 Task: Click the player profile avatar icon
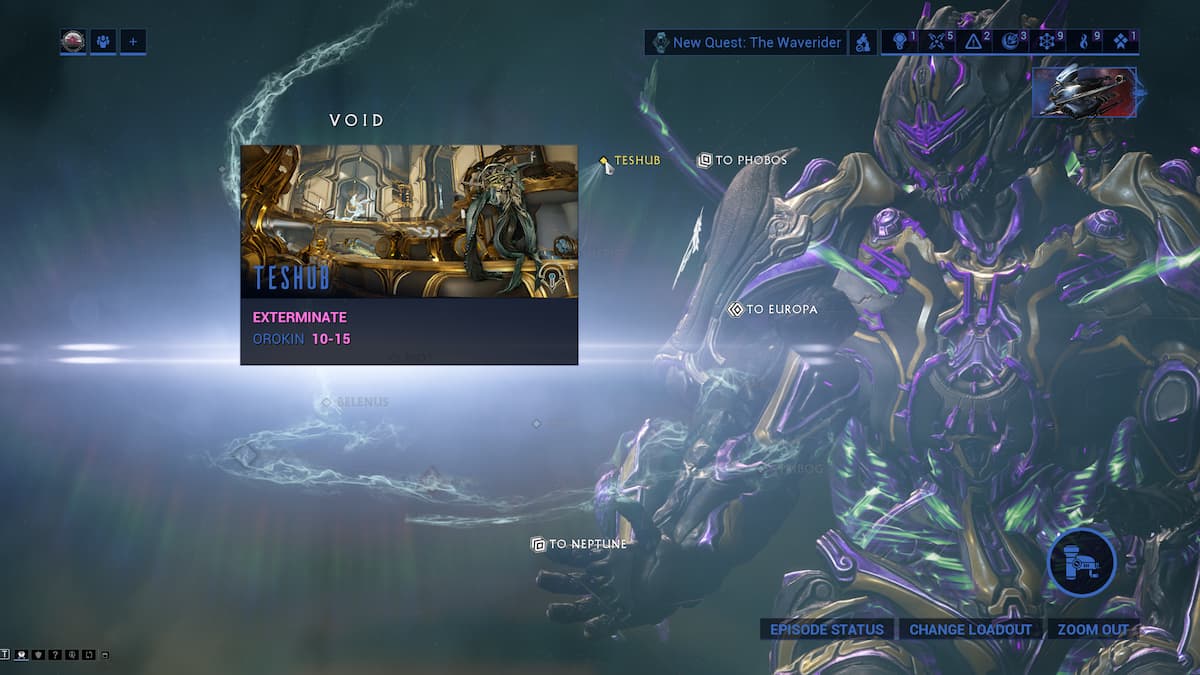point(73,42)
